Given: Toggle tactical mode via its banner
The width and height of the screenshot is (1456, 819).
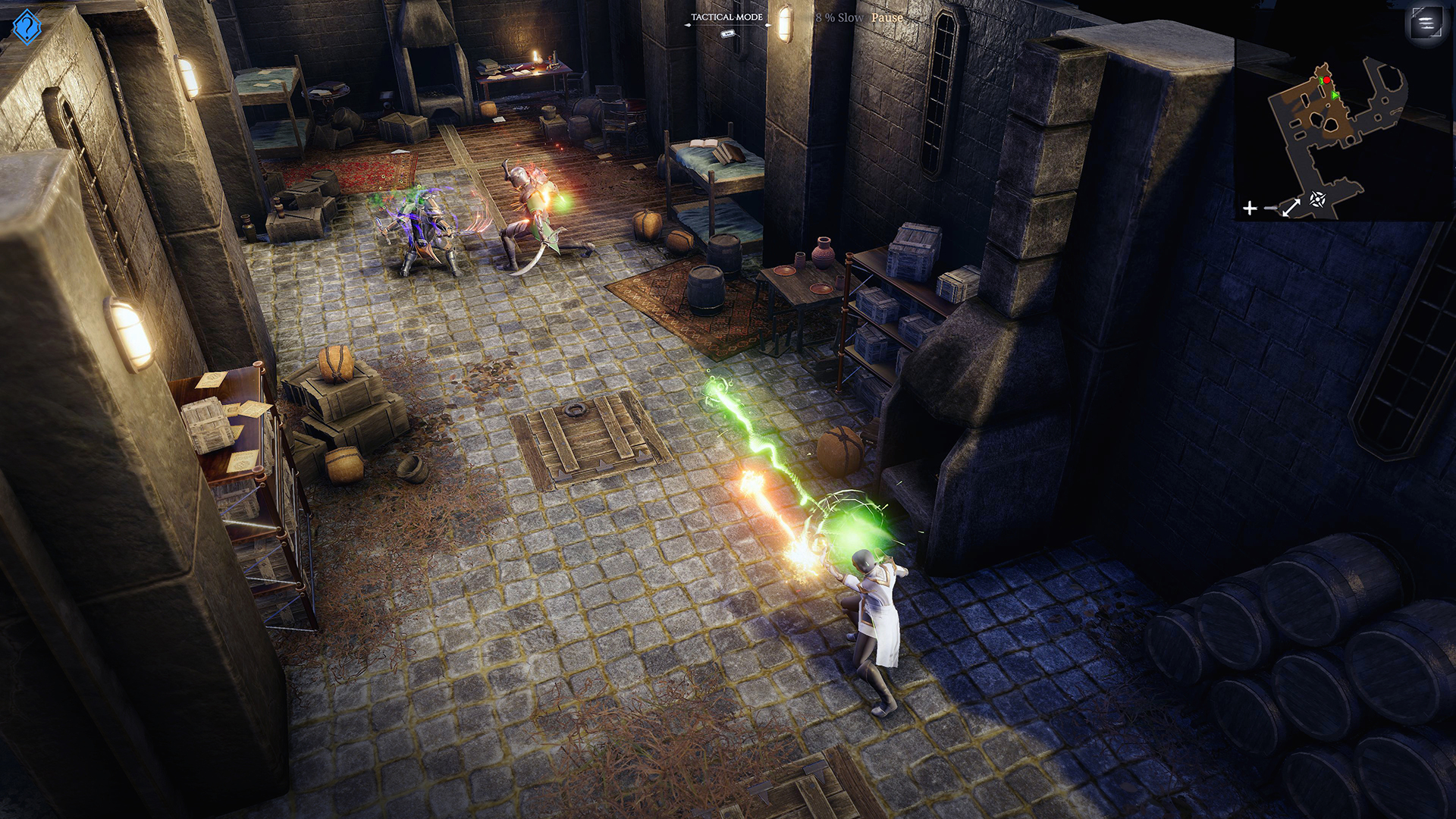Looking at the screenshot, I should pyautogui.click(x=726, y=17).
